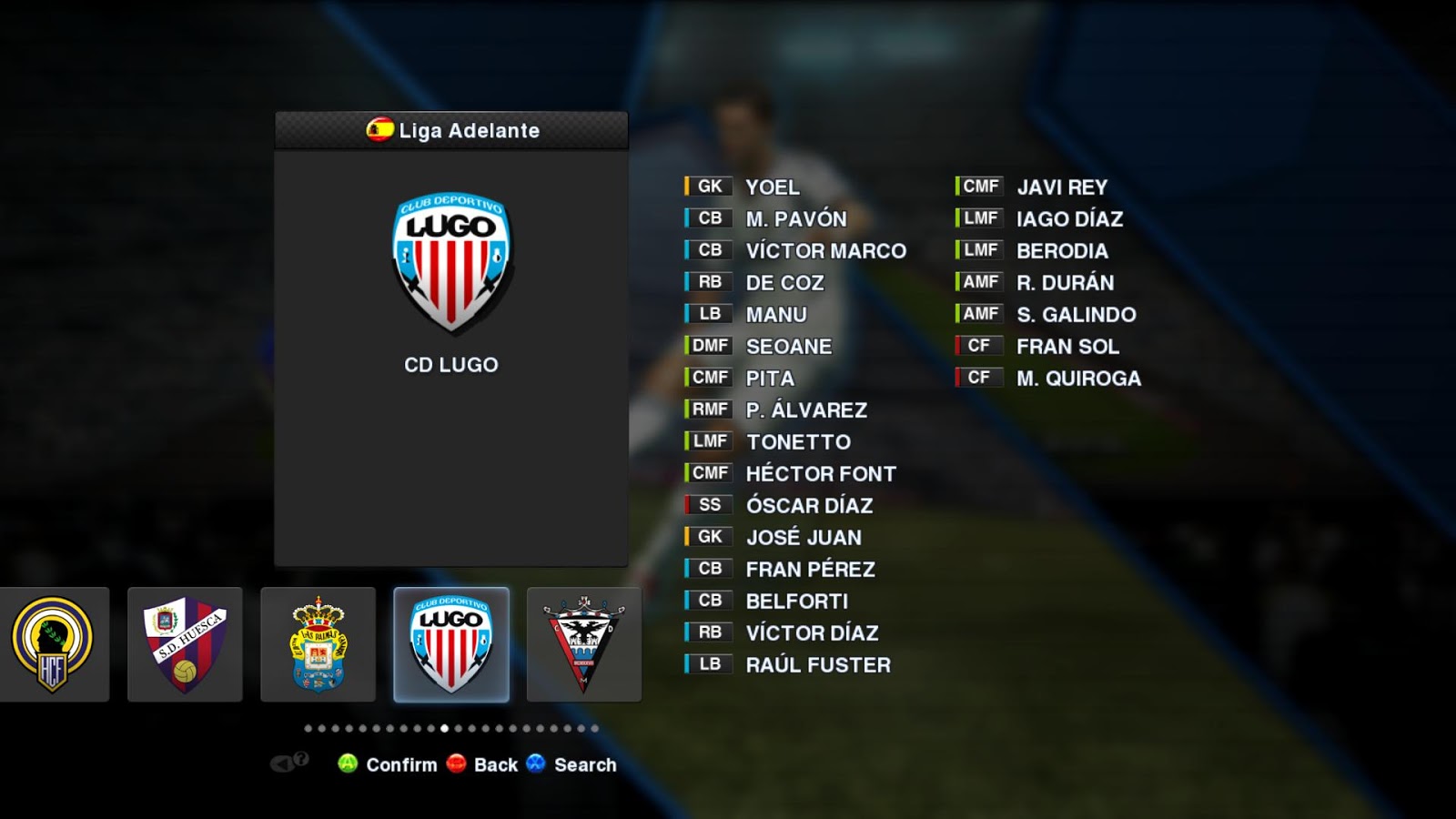Image resolution: width=1456 pixels, height=819 pixels.
Task: Choose the Mirandés black eagle crest
Action: coord(583,644)
